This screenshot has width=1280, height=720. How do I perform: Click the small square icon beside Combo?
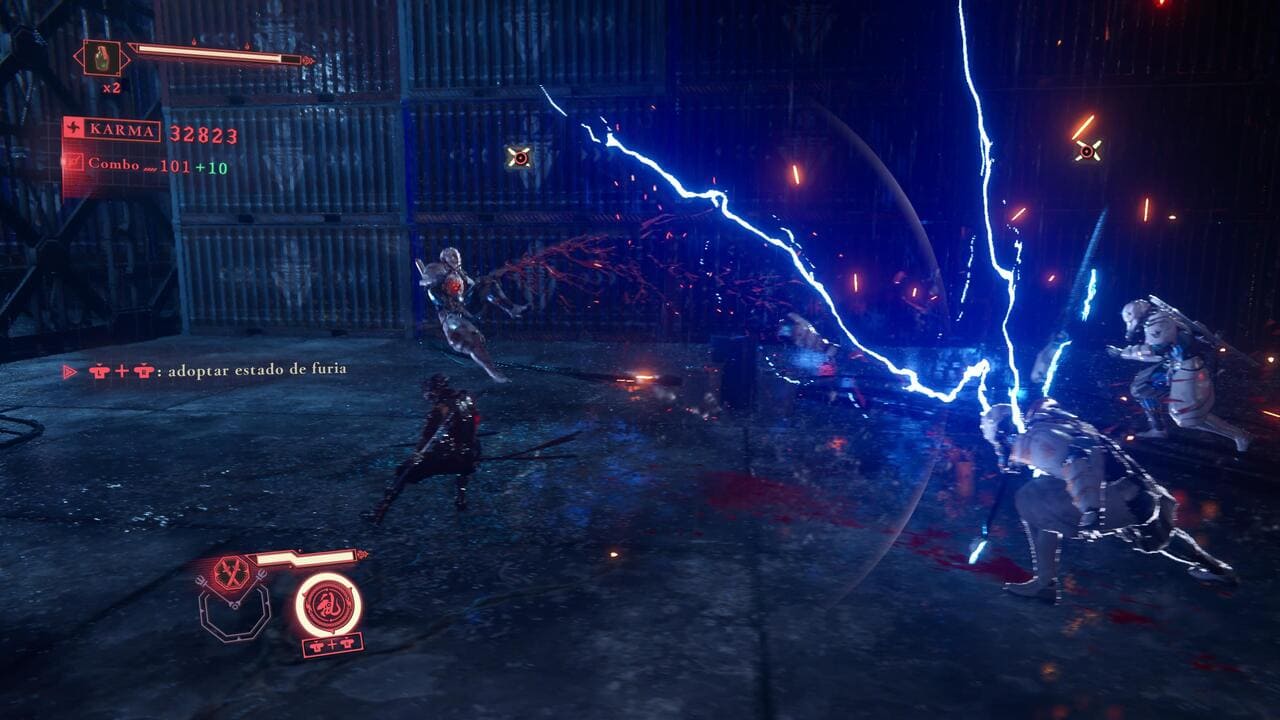pyautogui.click(x=74, y=161)
